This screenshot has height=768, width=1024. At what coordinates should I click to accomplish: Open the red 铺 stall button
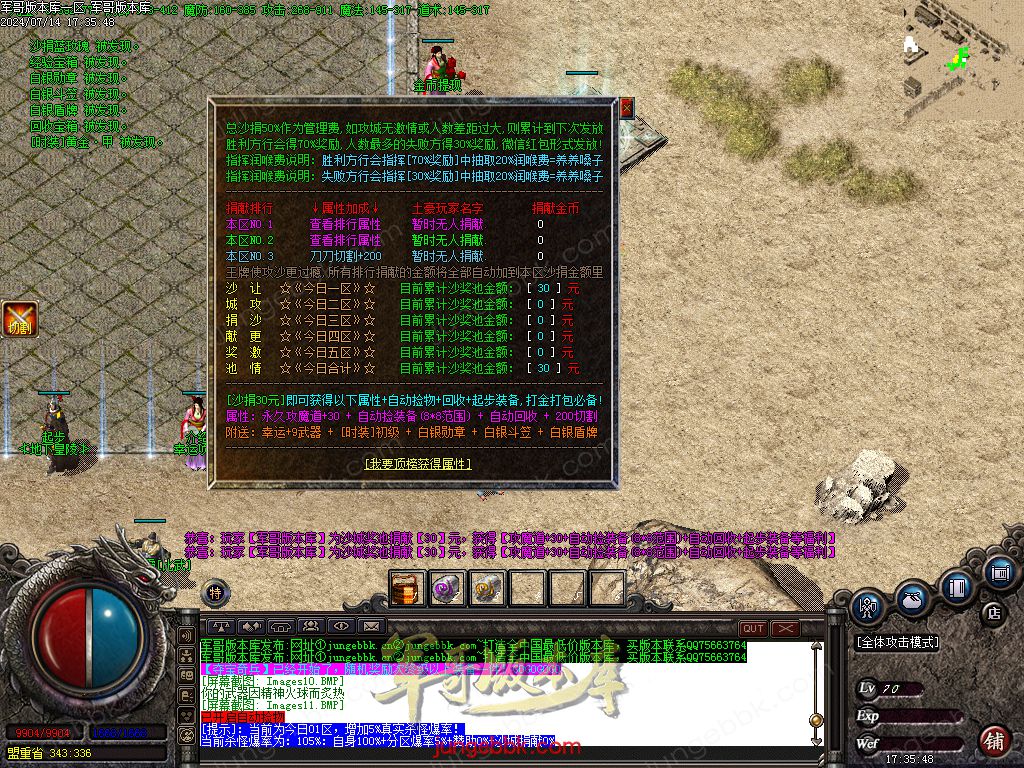994,741
